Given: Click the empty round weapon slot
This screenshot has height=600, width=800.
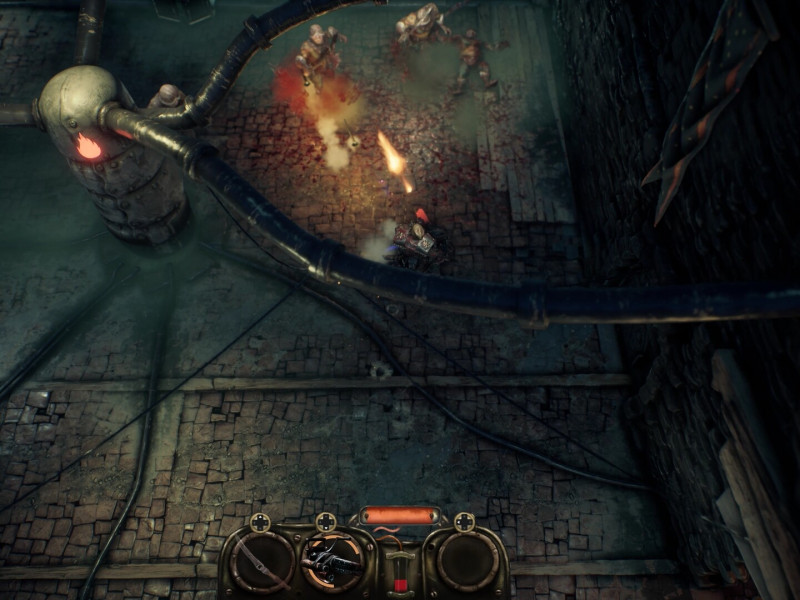Looking at the screenshot, I should tap(466, 562).
